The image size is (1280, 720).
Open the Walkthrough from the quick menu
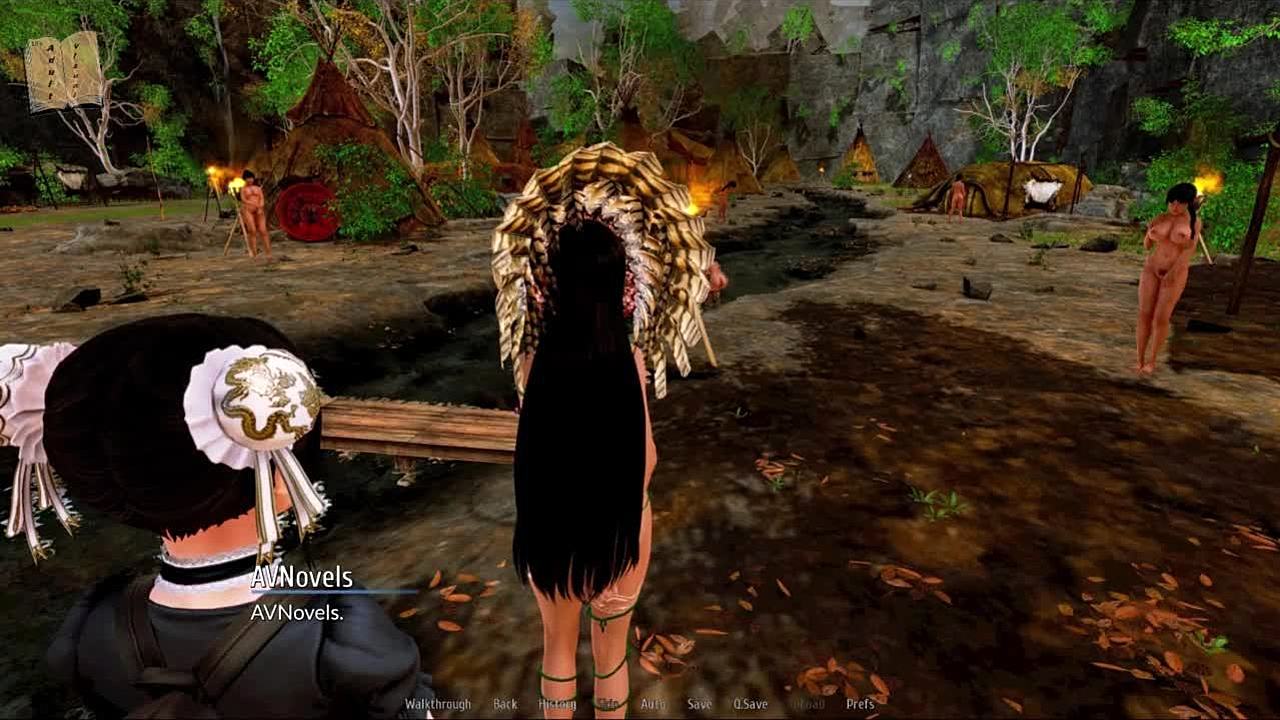pyautogui.click(x=437, y=704)
